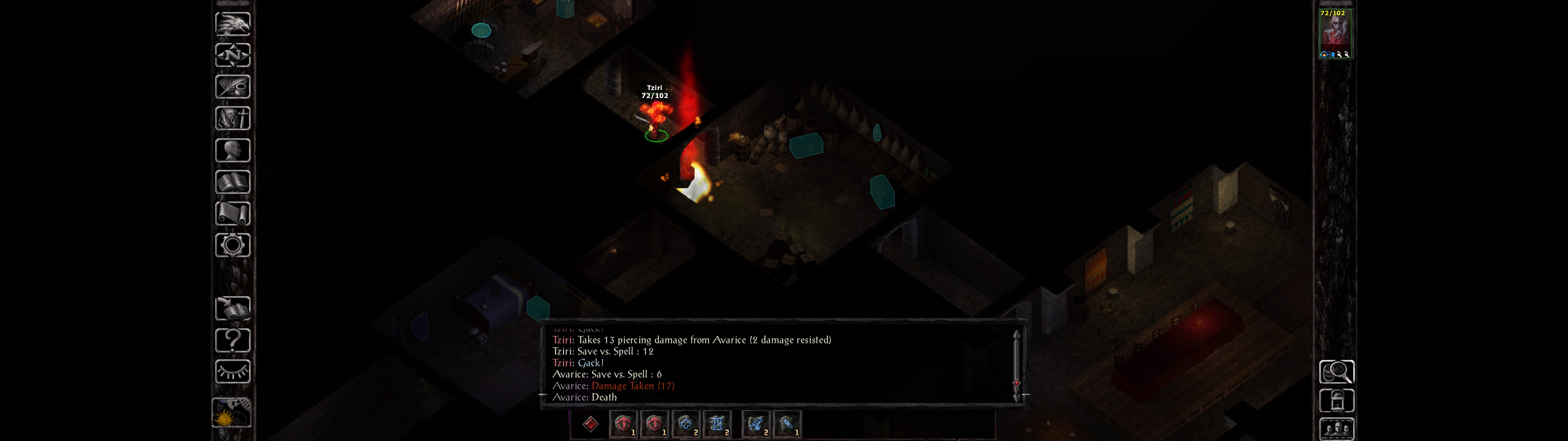Viewport: 1568px width, 441px height.
Task: Click the magnifying glass button
Action: point(1336,371)
